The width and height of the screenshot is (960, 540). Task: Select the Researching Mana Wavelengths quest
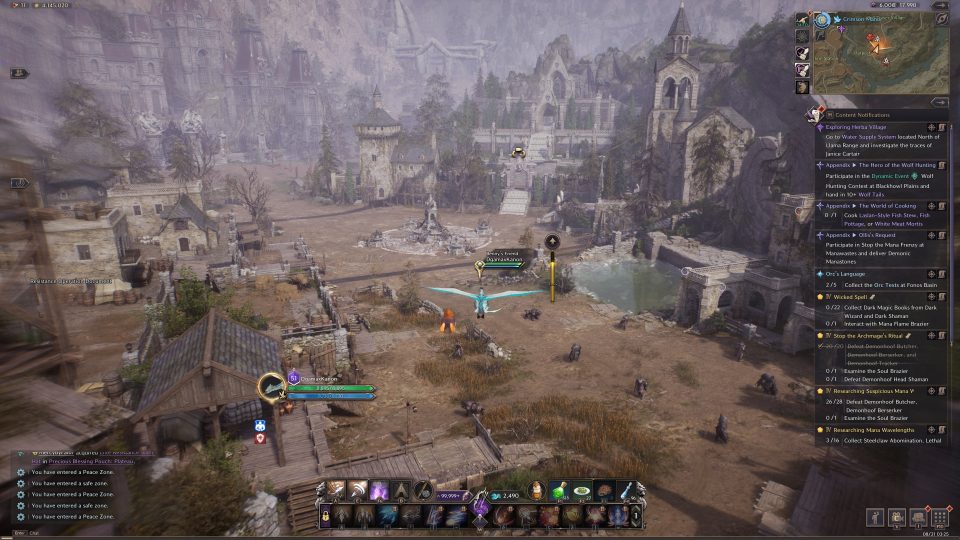click(874, 429)
